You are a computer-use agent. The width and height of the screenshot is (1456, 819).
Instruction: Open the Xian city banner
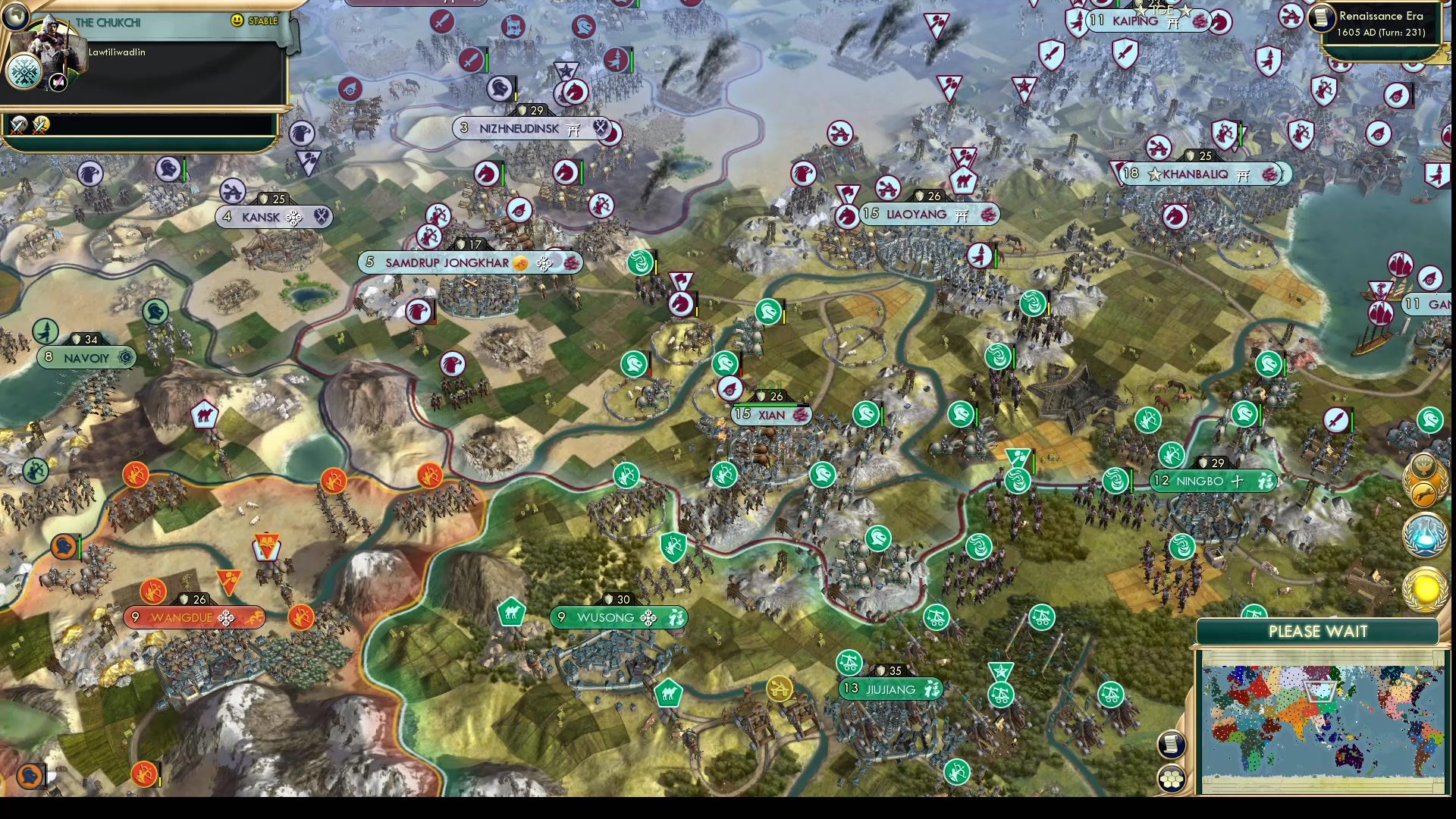click(771, 415)
